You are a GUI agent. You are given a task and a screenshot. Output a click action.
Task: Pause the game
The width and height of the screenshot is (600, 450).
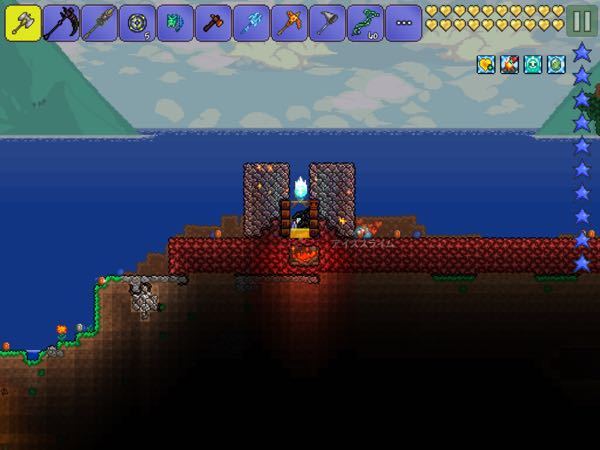click(x=580, y=21)
